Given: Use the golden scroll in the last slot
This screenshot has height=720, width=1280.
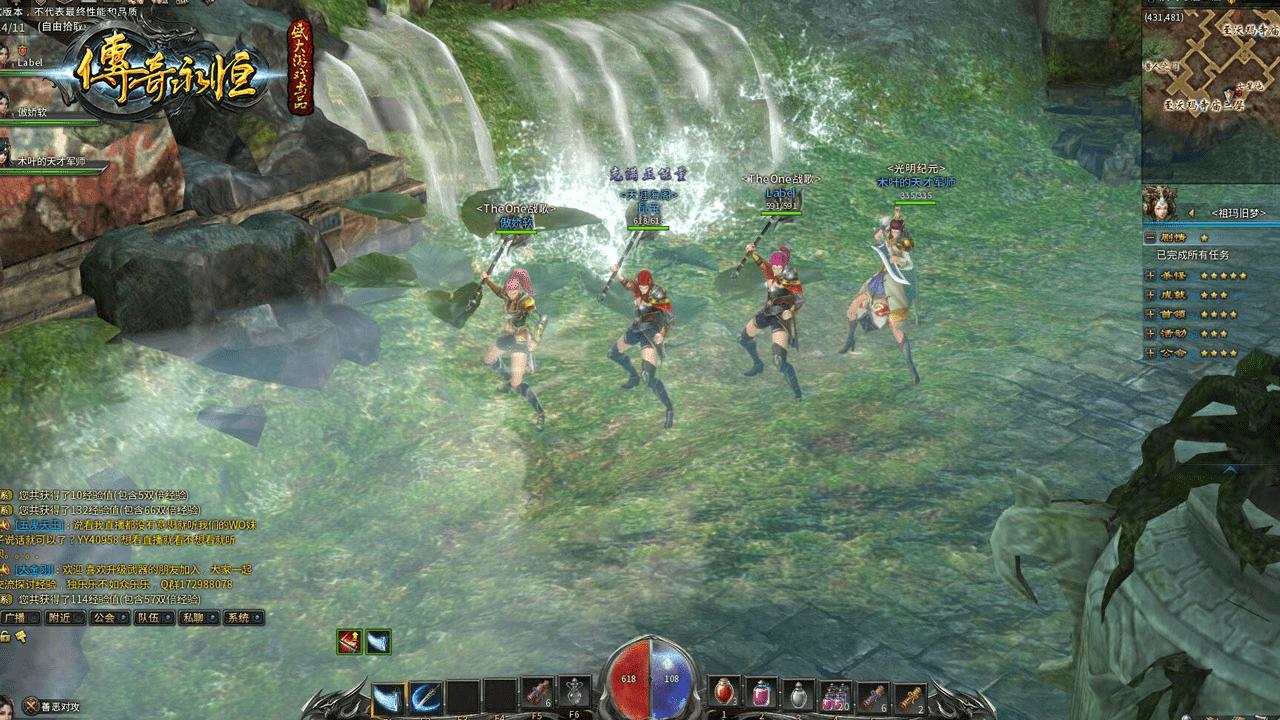Looking at the screenshot, I should (x=908, y=693).
